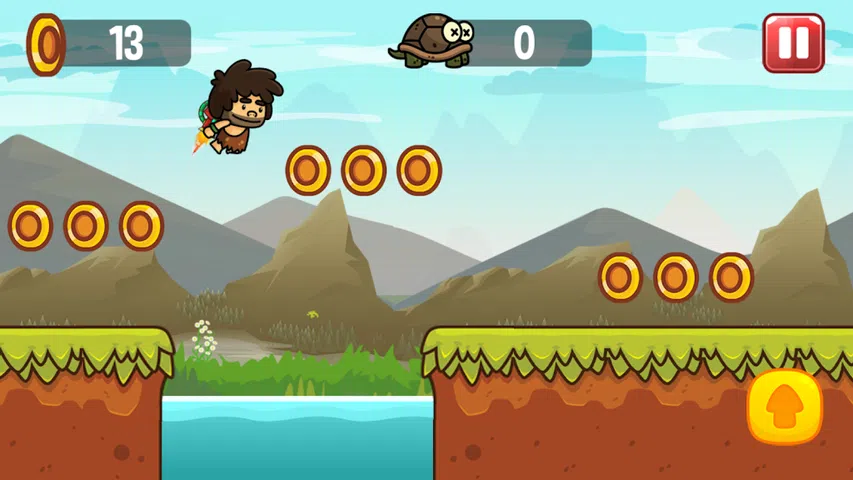Tap the yellow jump arrow button
The height and width of the screenshot is (480, 853).
[784, 407]
